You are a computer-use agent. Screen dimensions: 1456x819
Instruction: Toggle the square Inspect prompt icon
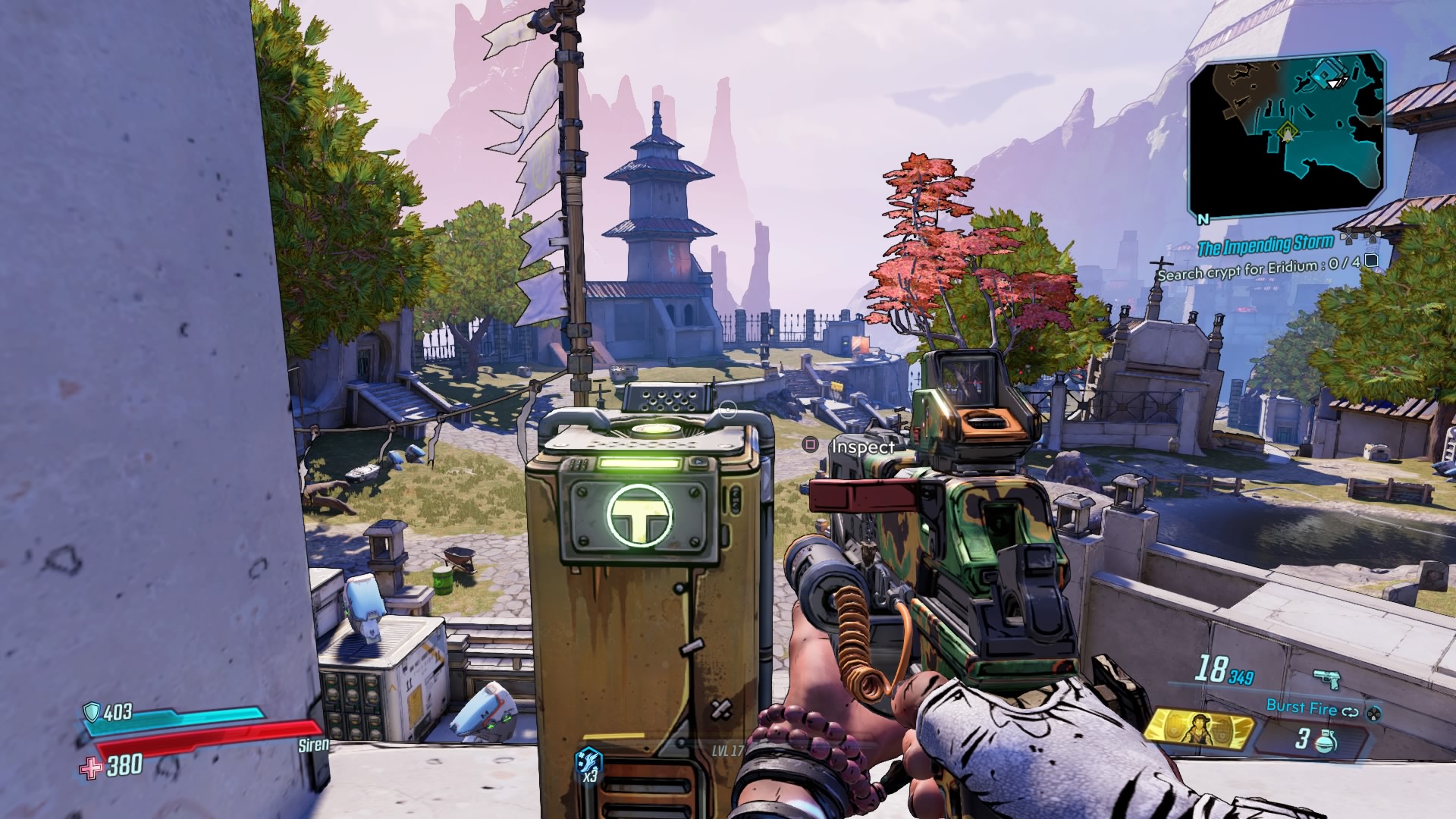[x=809, y=447]
